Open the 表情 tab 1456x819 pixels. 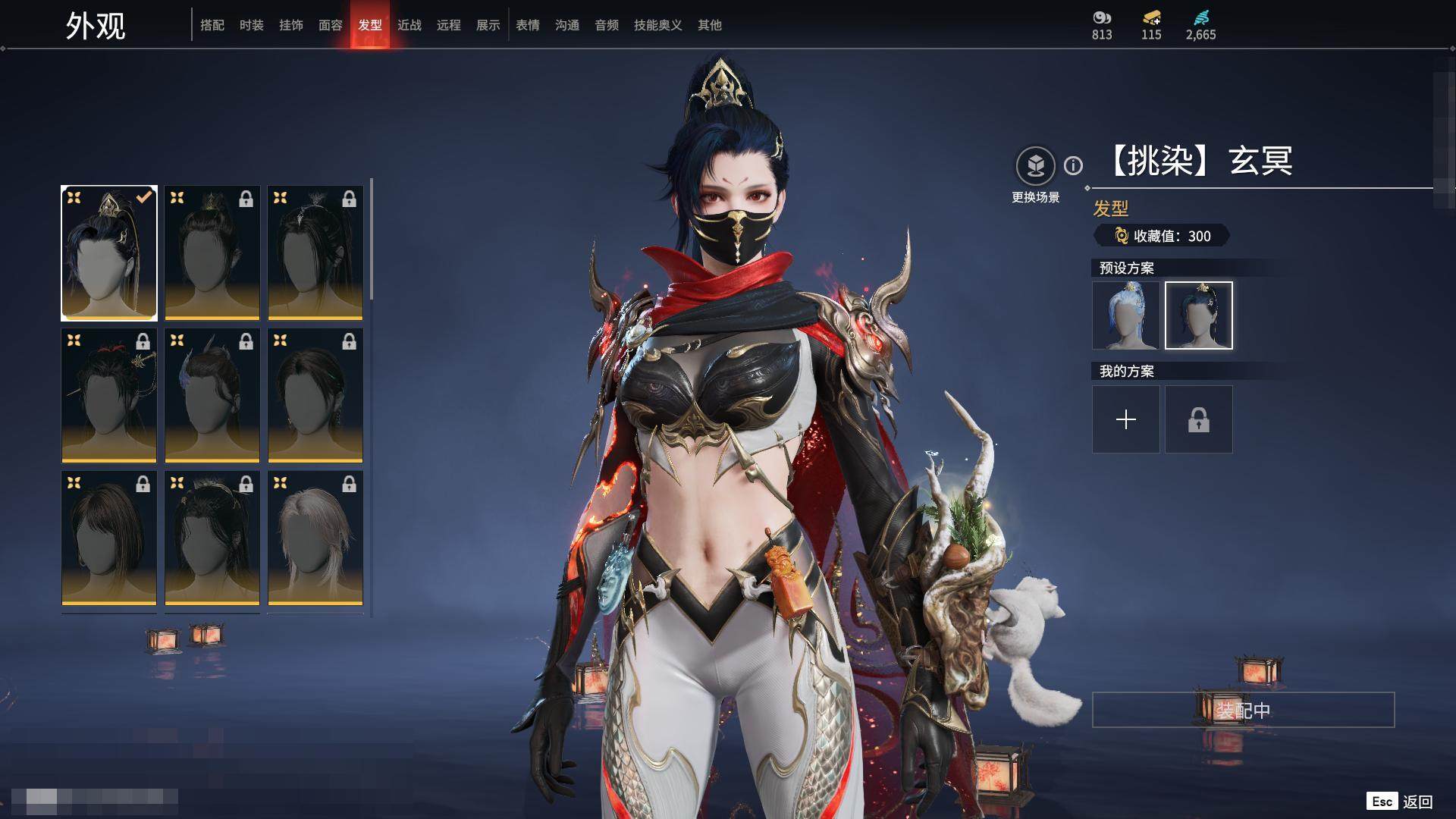[528, 25]
